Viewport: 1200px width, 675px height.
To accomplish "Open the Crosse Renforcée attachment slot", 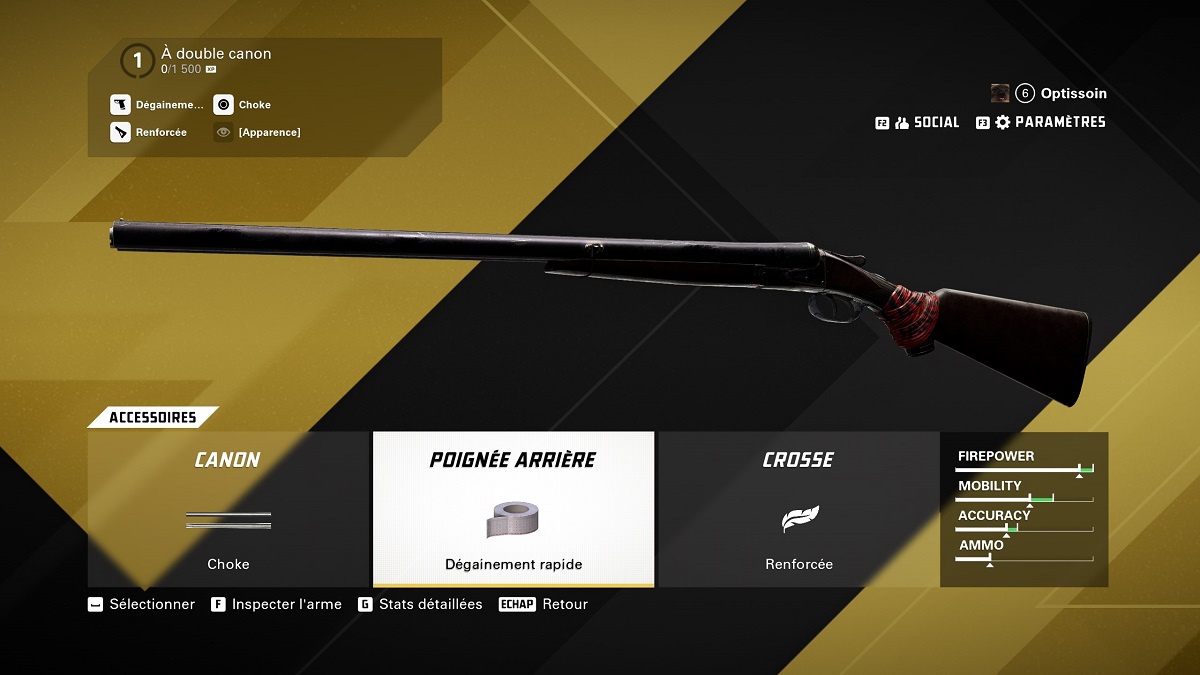I will 799,510.
